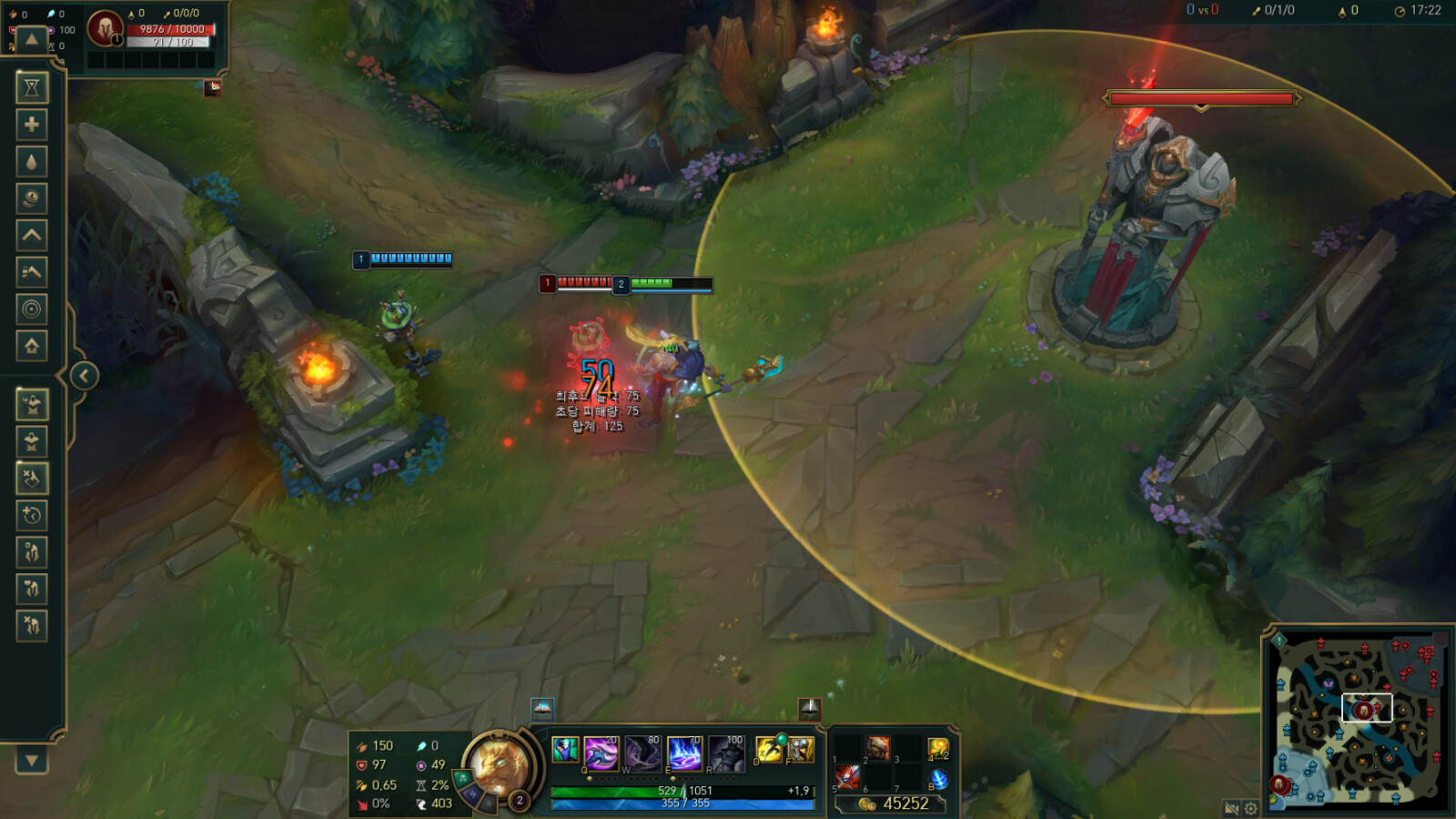Use the D summoner spell
The height and width of the screenshot is (819, 1456).
tap(769, 749)
